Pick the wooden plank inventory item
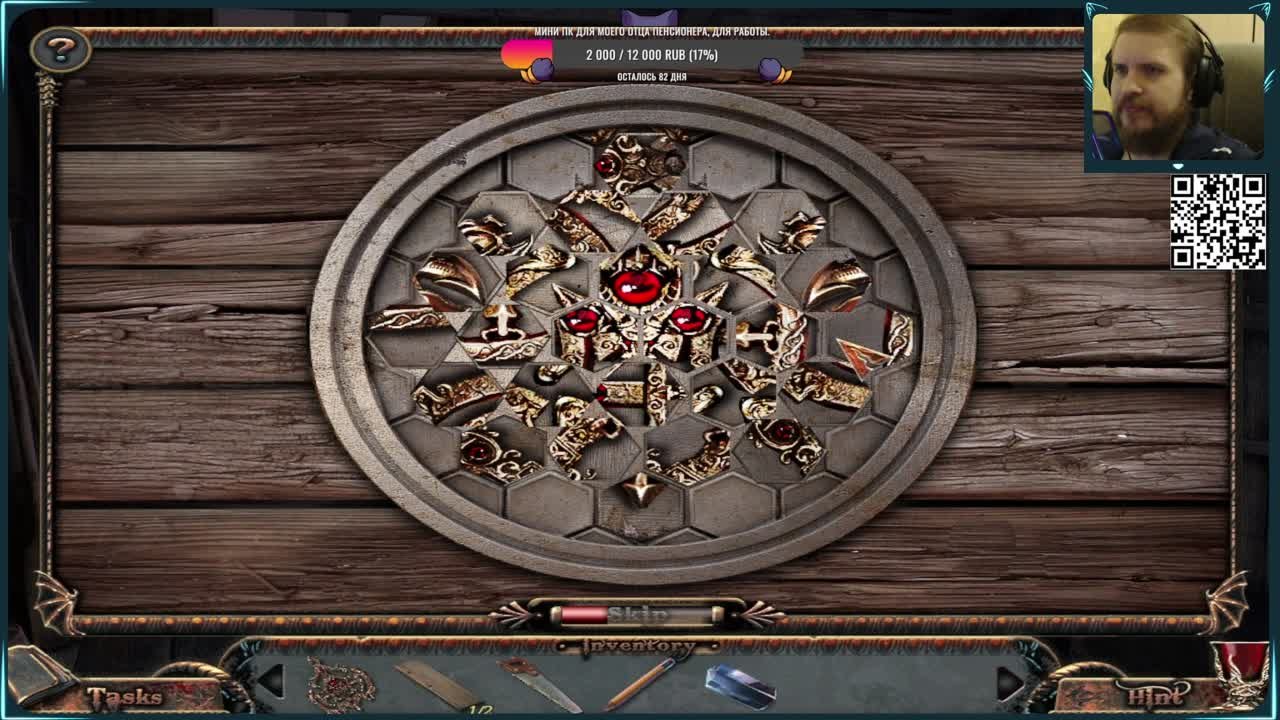This screenshot has width=1280, height=720. click(437, 685)
